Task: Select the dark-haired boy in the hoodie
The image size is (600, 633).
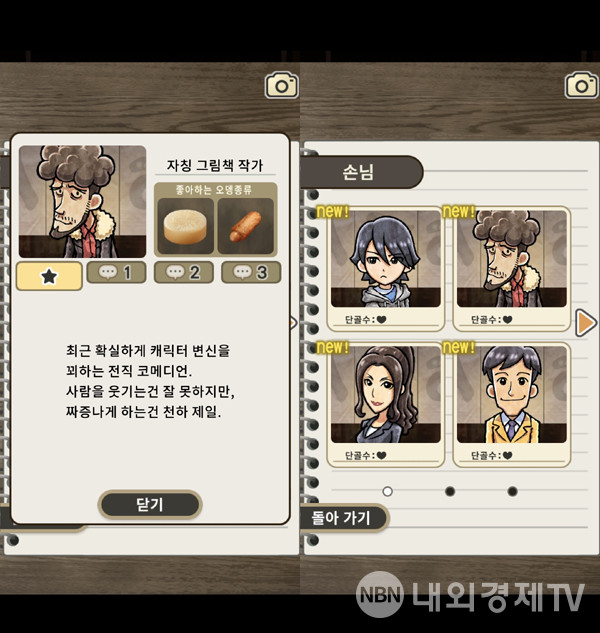Action: click(386, 268)
